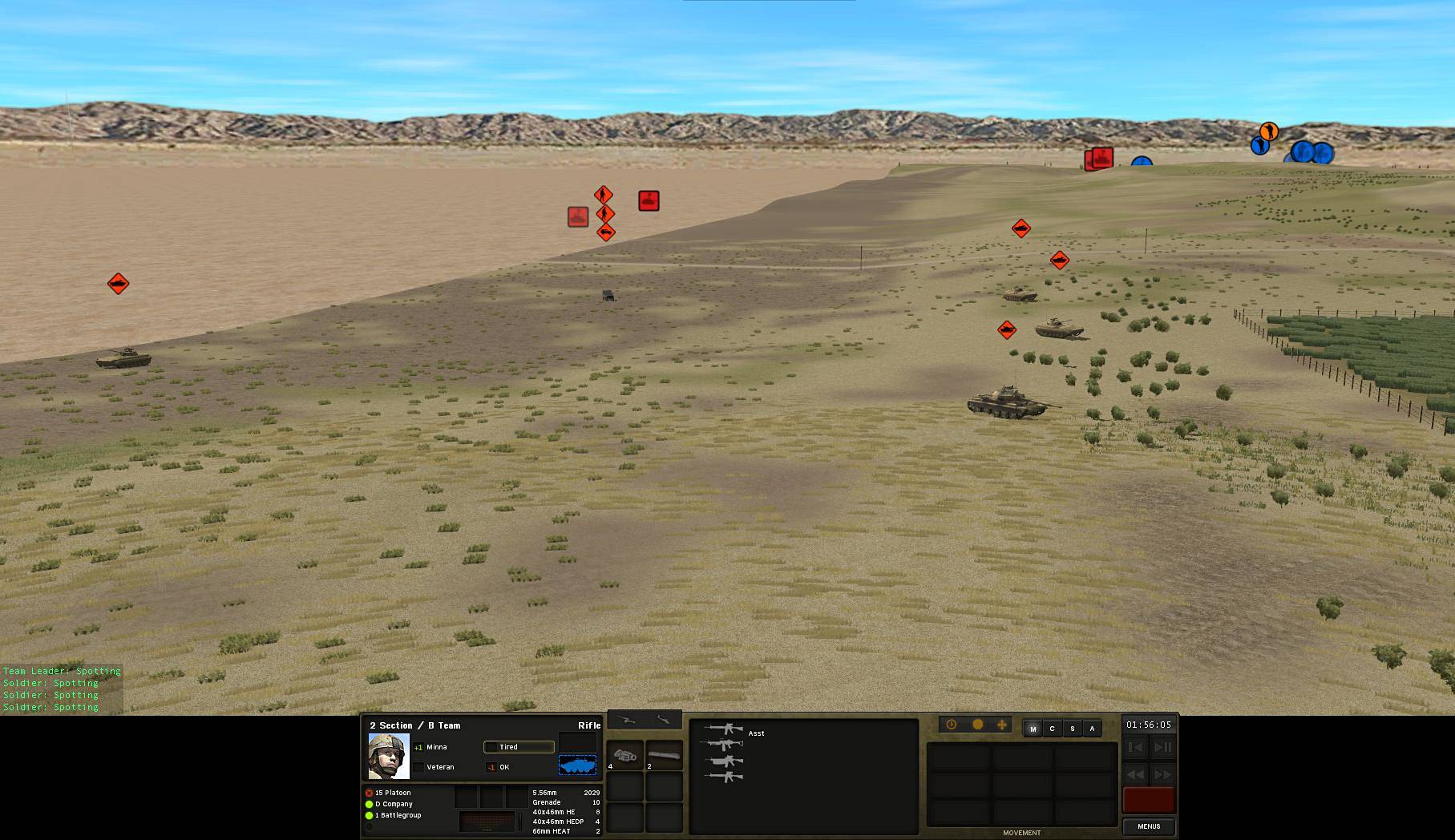Click the play/pause replay control
This screenshot has width=1455, height=840.
[x=1162, y=747]
